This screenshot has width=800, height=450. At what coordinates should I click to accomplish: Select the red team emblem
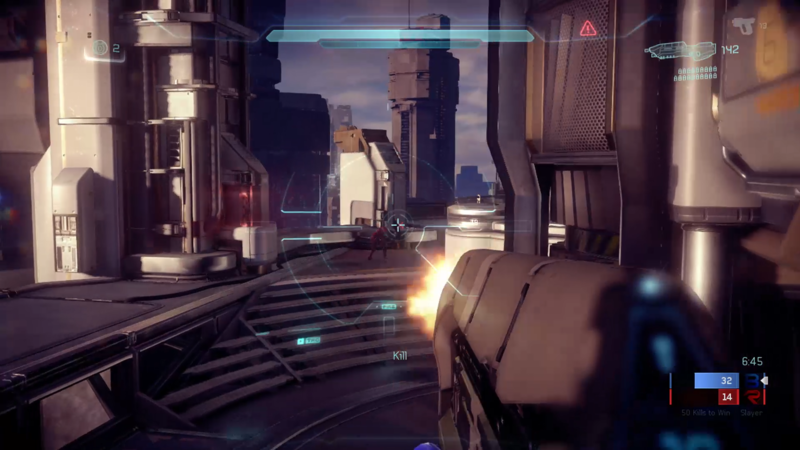tap(752, 397)
